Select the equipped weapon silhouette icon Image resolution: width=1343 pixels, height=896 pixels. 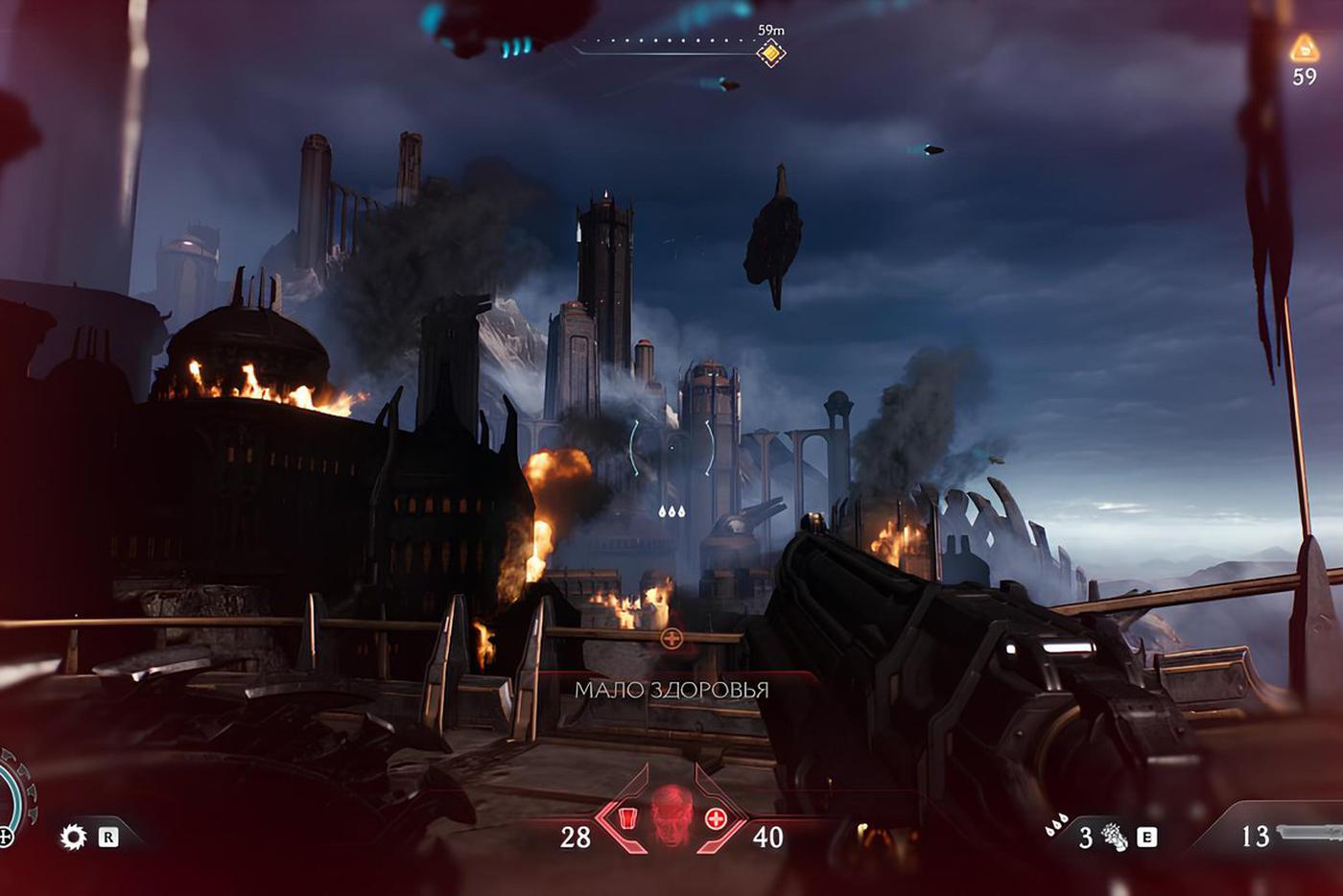coord(1310,833)
